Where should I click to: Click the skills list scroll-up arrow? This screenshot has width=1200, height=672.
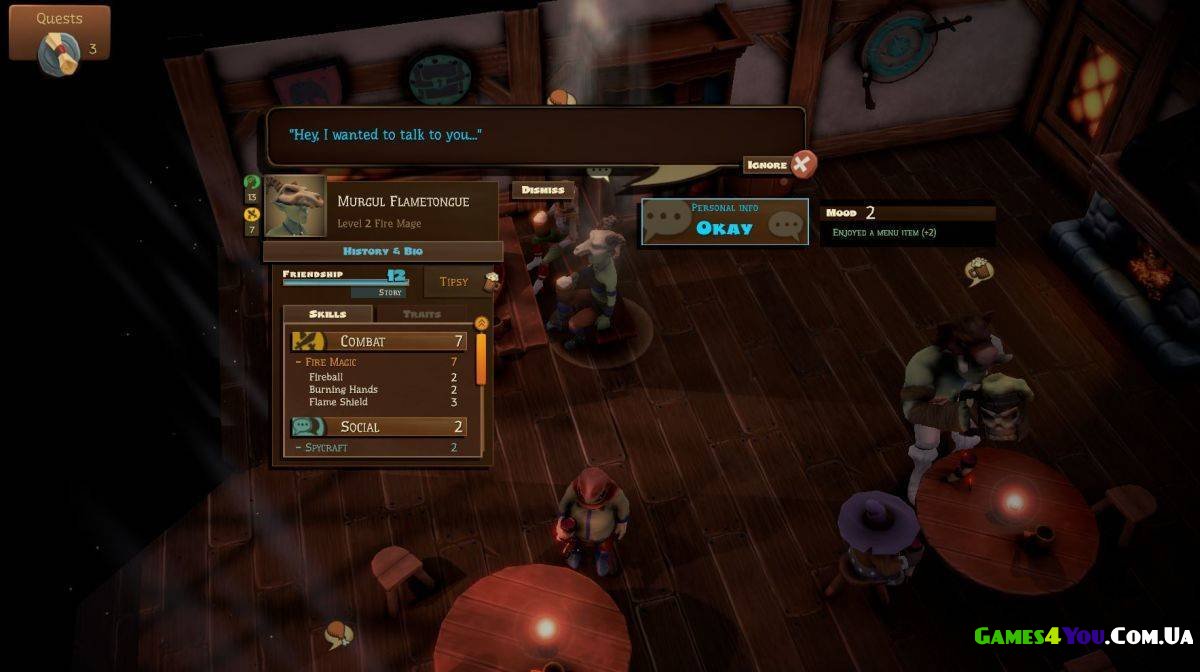[481, 323]
